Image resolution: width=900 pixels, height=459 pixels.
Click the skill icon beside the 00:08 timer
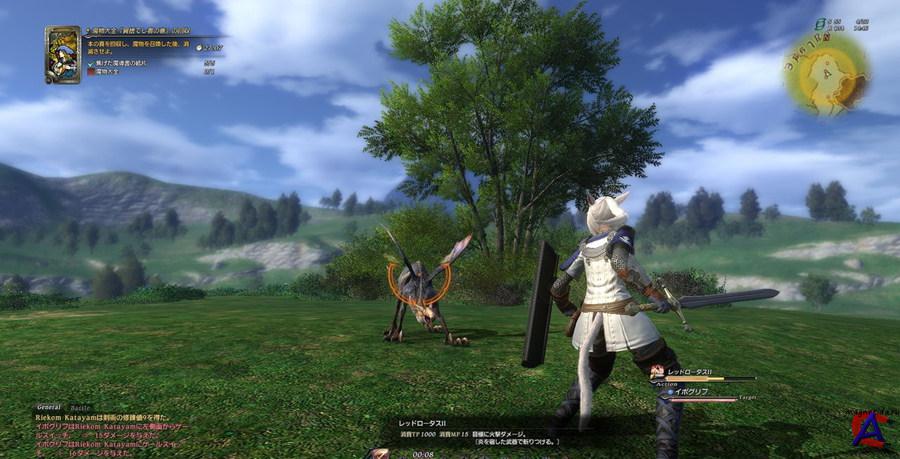click(x=379, y=453)
